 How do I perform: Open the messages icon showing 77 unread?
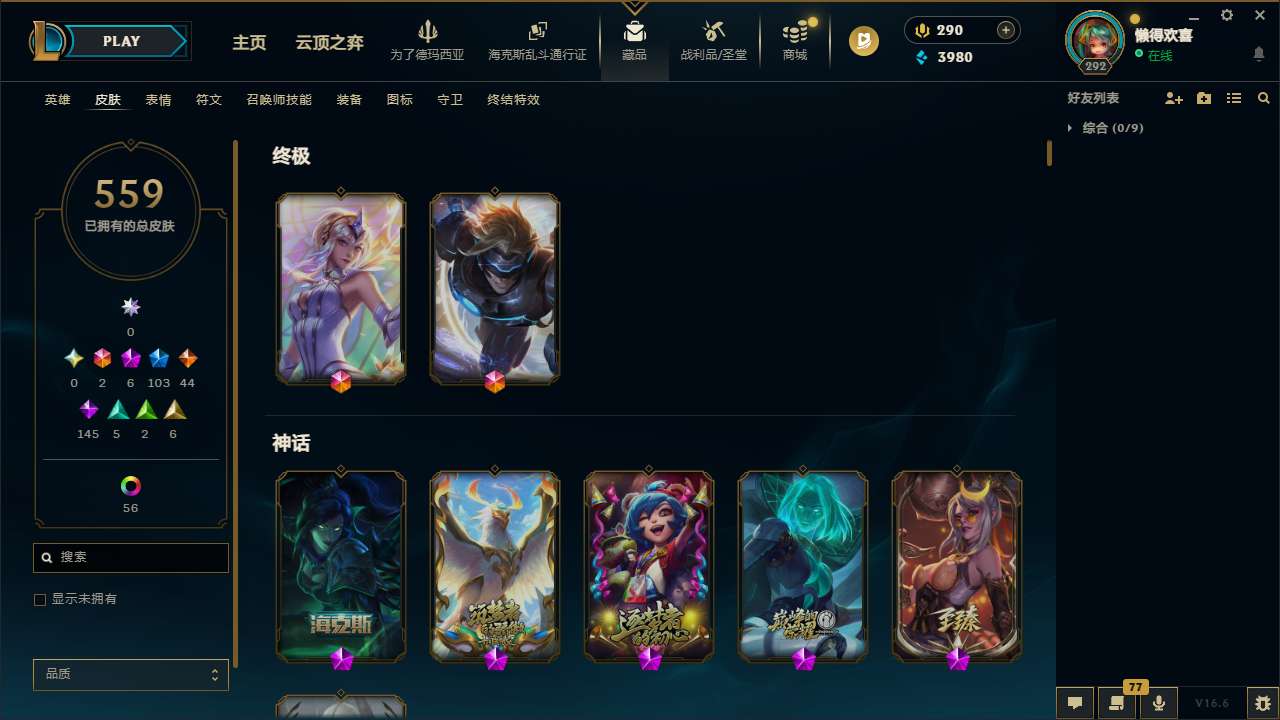pos(1116,702)
